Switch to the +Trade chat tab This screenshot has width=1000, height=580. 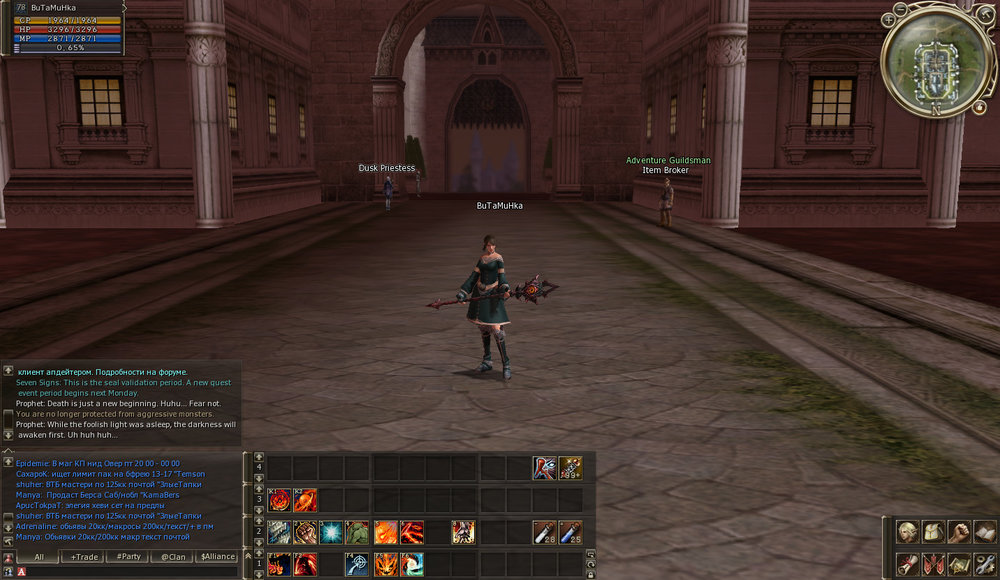pos(84,556)
